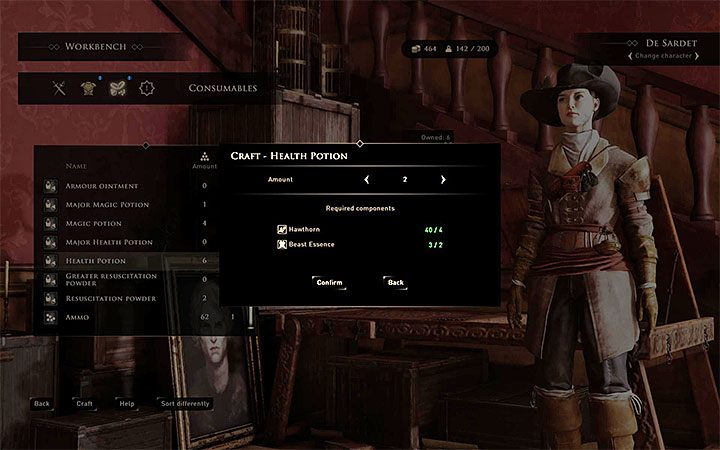Select Armour Ointment in the list
Screen dimensions: 720x450
pyautogui.click(x=102, y=186)
